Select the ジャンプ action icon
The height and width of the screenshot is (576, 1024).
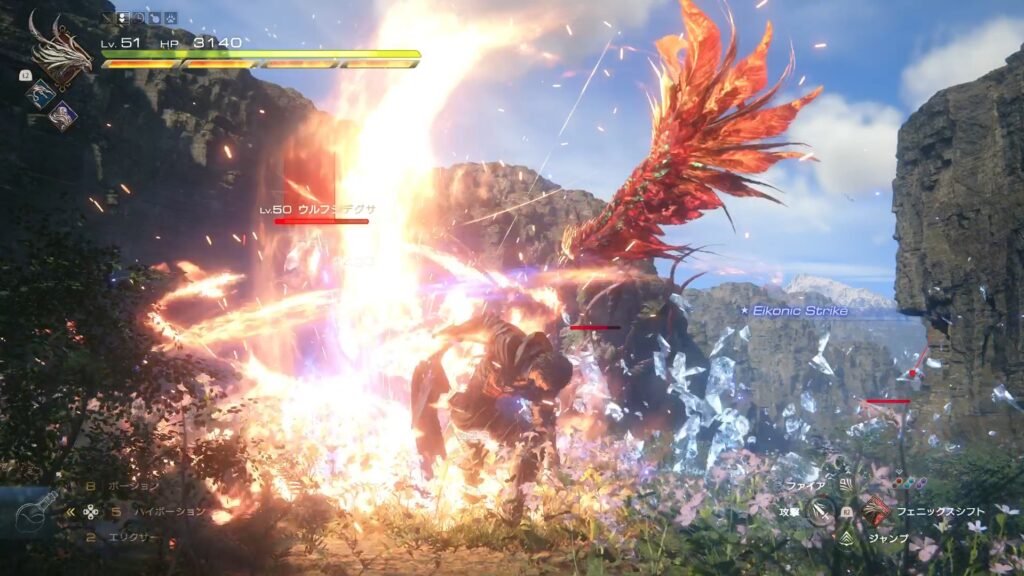[847, 538]
